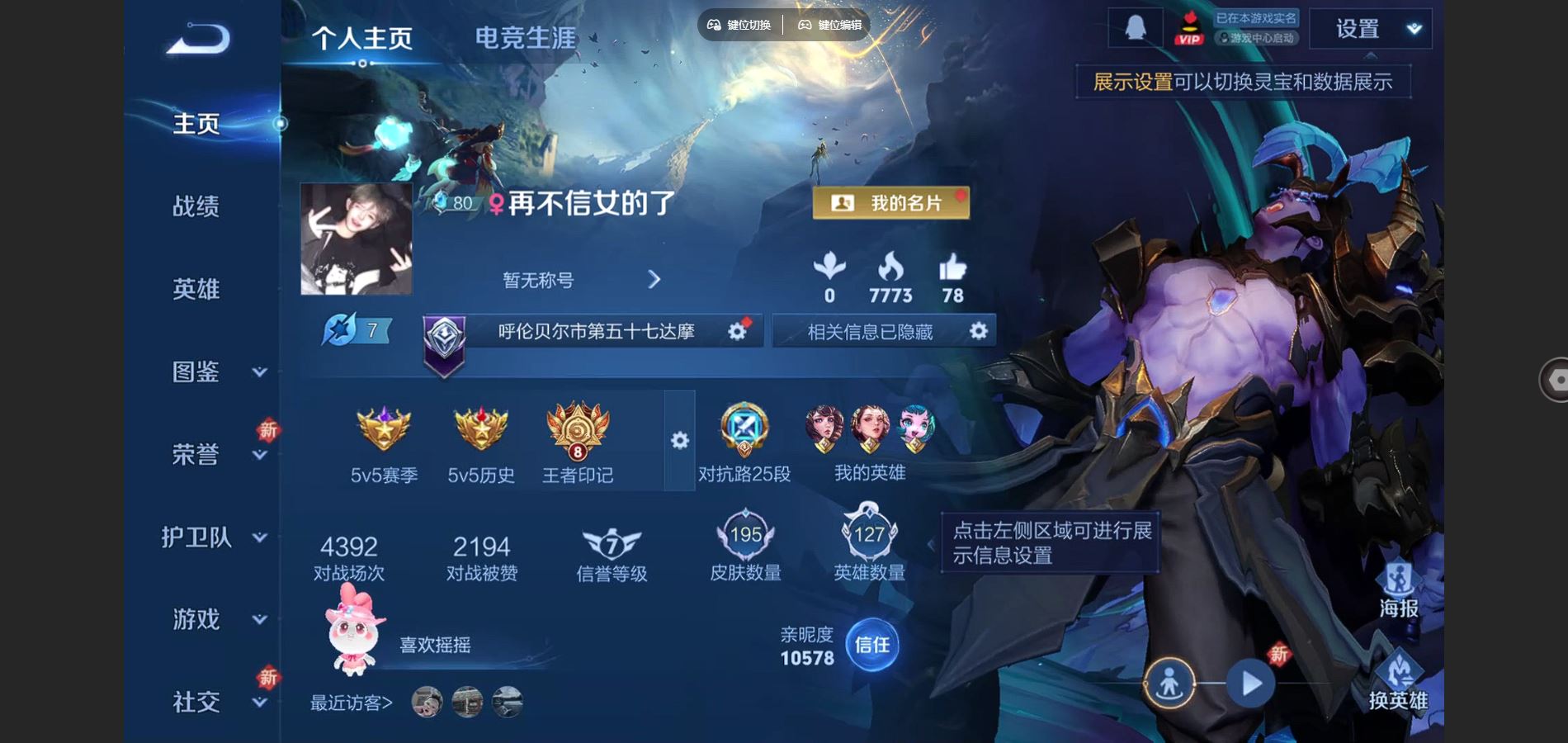
Task: Open the 海报 poster option
Action: tap(1398, 589)
